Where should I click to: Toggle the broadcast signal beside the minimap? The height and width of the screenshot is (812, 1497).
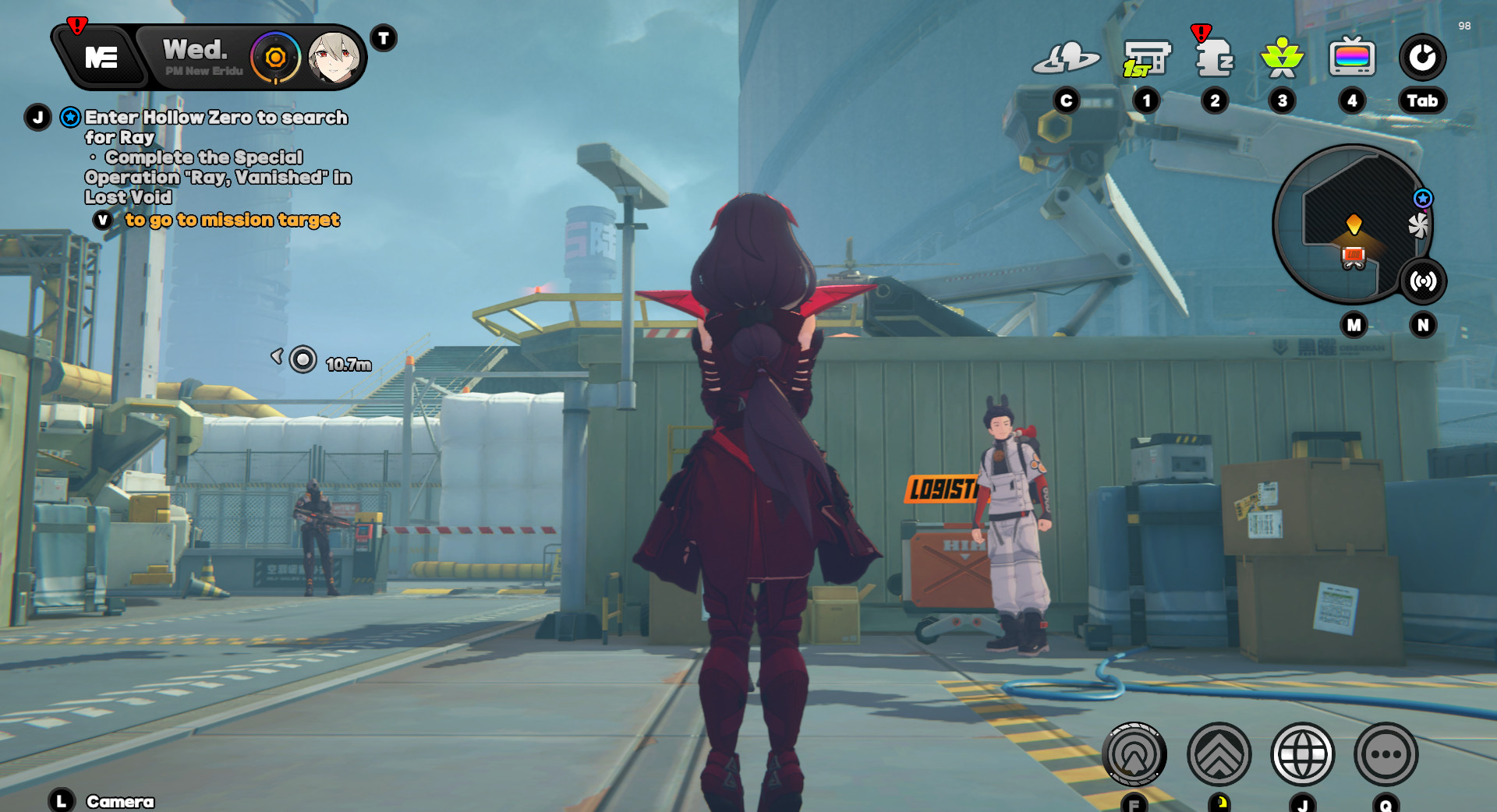(x=1424, y=282)
